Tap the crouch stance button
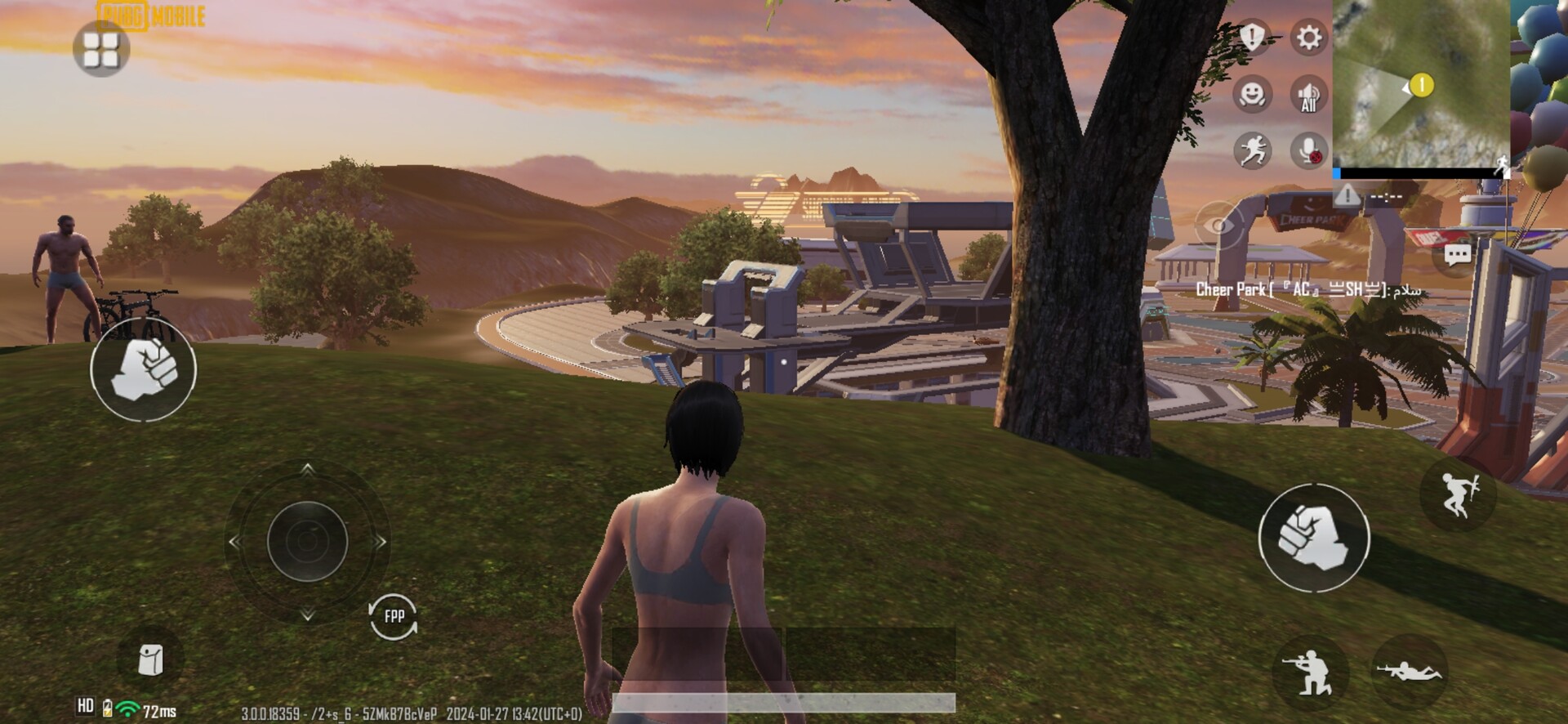The height and width of the screenshot is (724, 1568). coord(1310,673)
